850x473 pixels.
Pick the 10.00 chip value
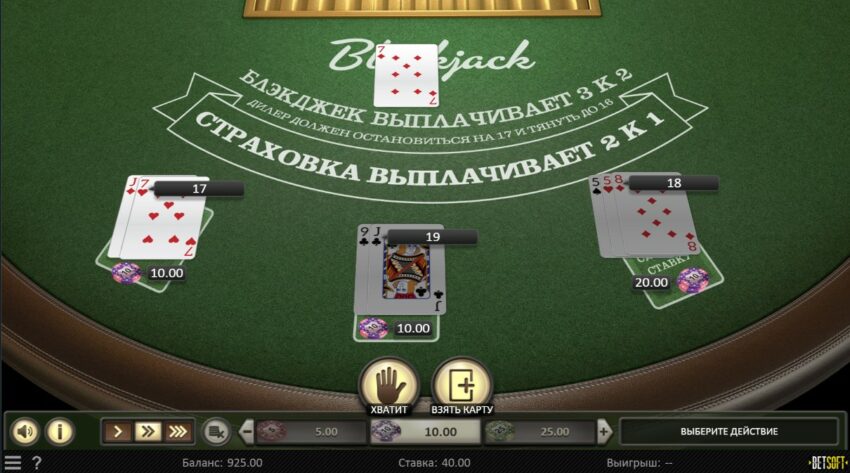pos(425,432)
